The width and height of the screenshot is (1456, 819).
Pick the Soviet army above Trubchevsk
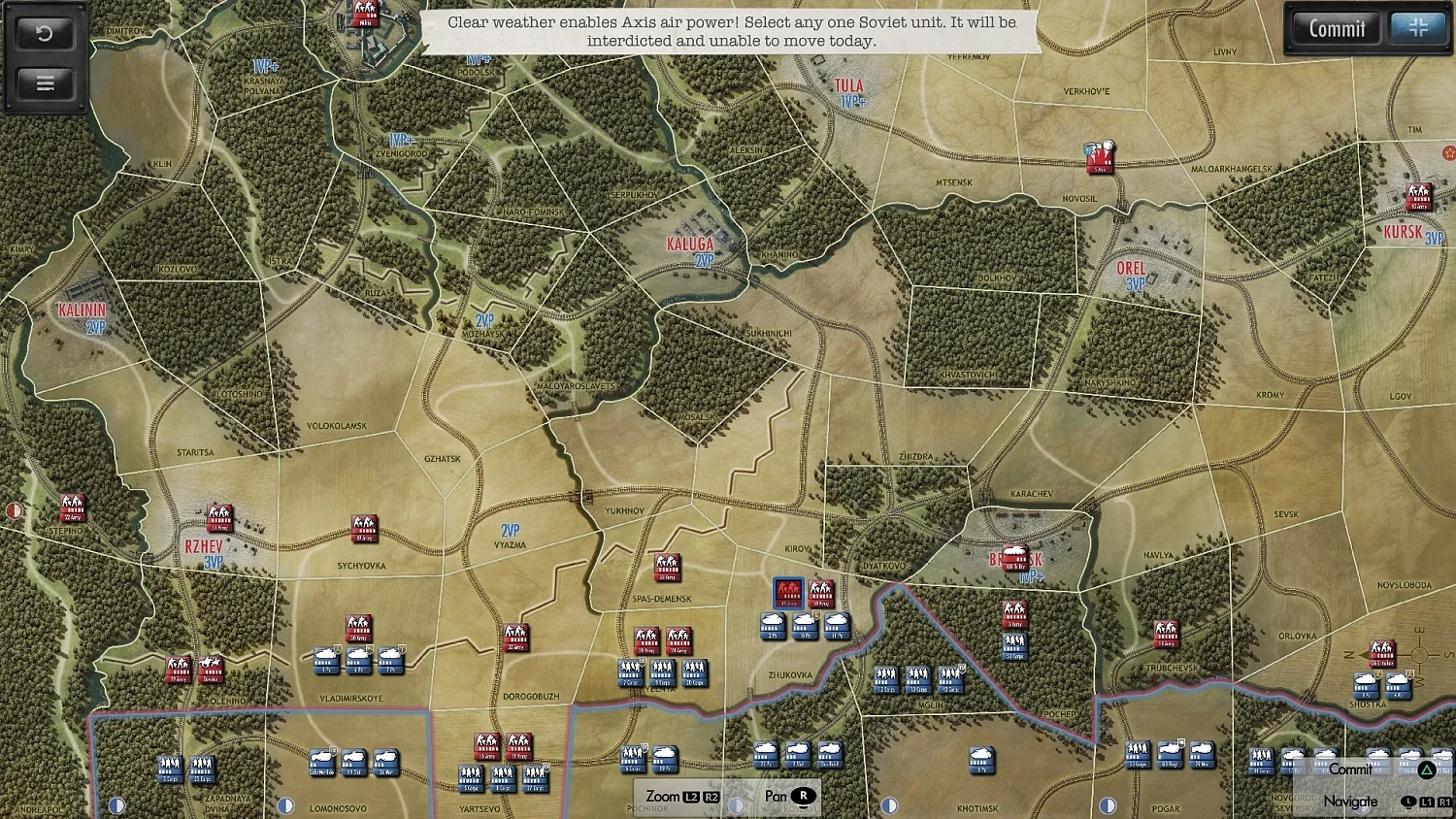tap(1166, 634)
